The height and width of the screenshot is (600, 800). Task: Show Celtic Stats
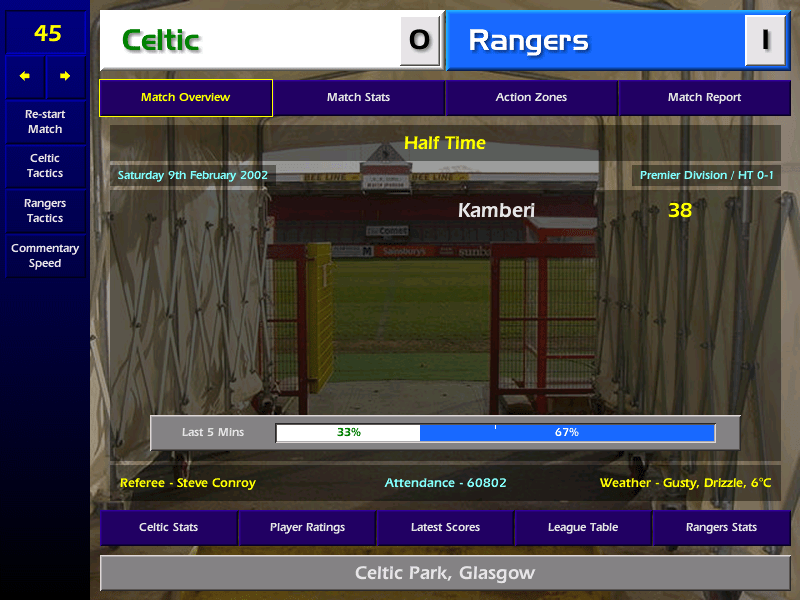pyautogui.click(x=168, y=528)
